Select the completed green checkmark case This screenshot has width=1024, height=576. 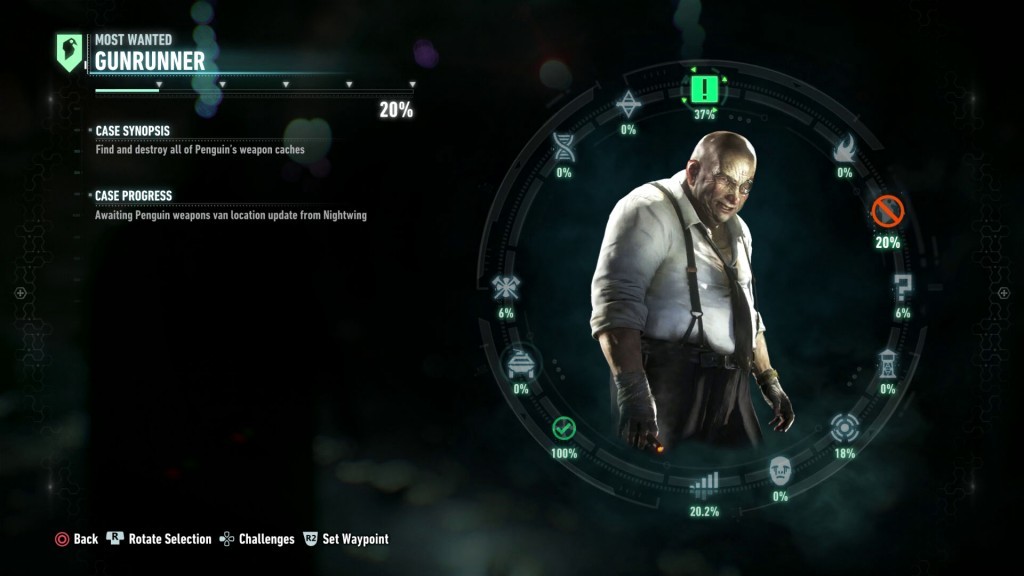pyautogui.click(x=564, y=429)
